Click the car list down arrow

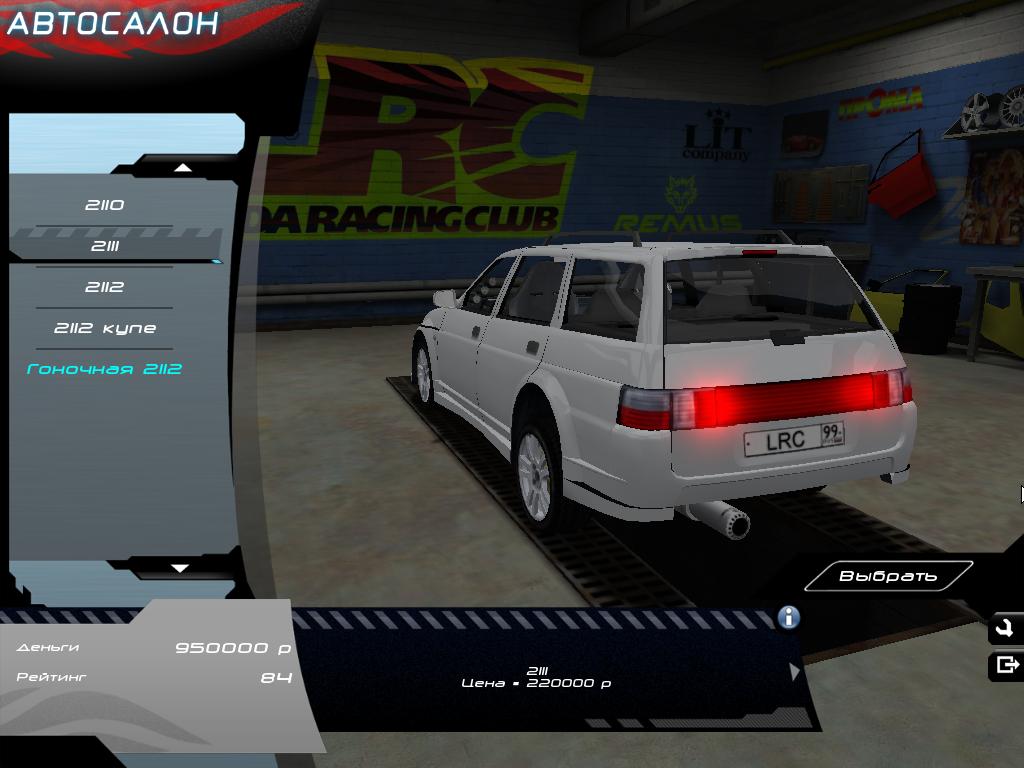[180, 568]
